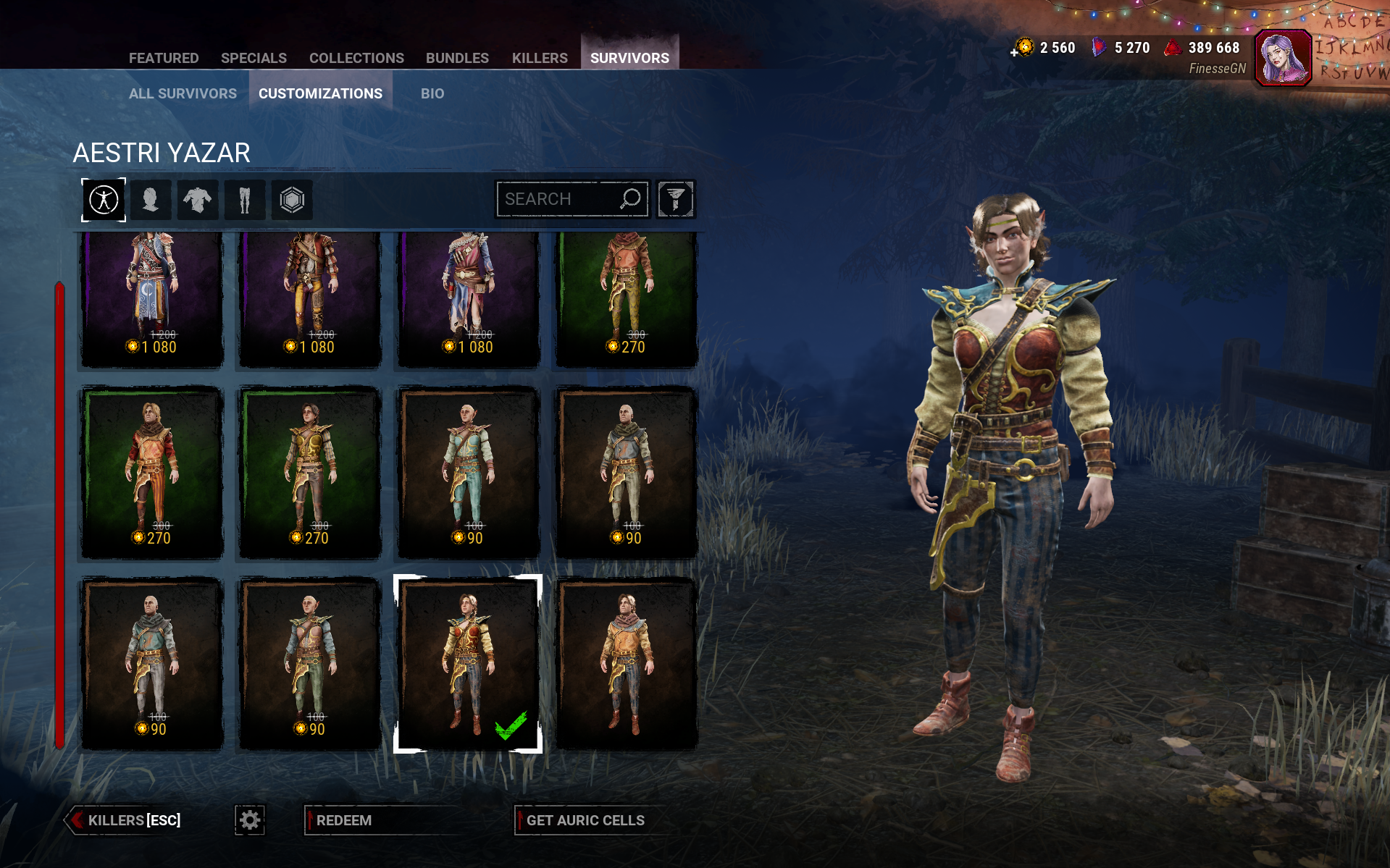
Task: Click the cosmetics search field
Action: (558, 199)
